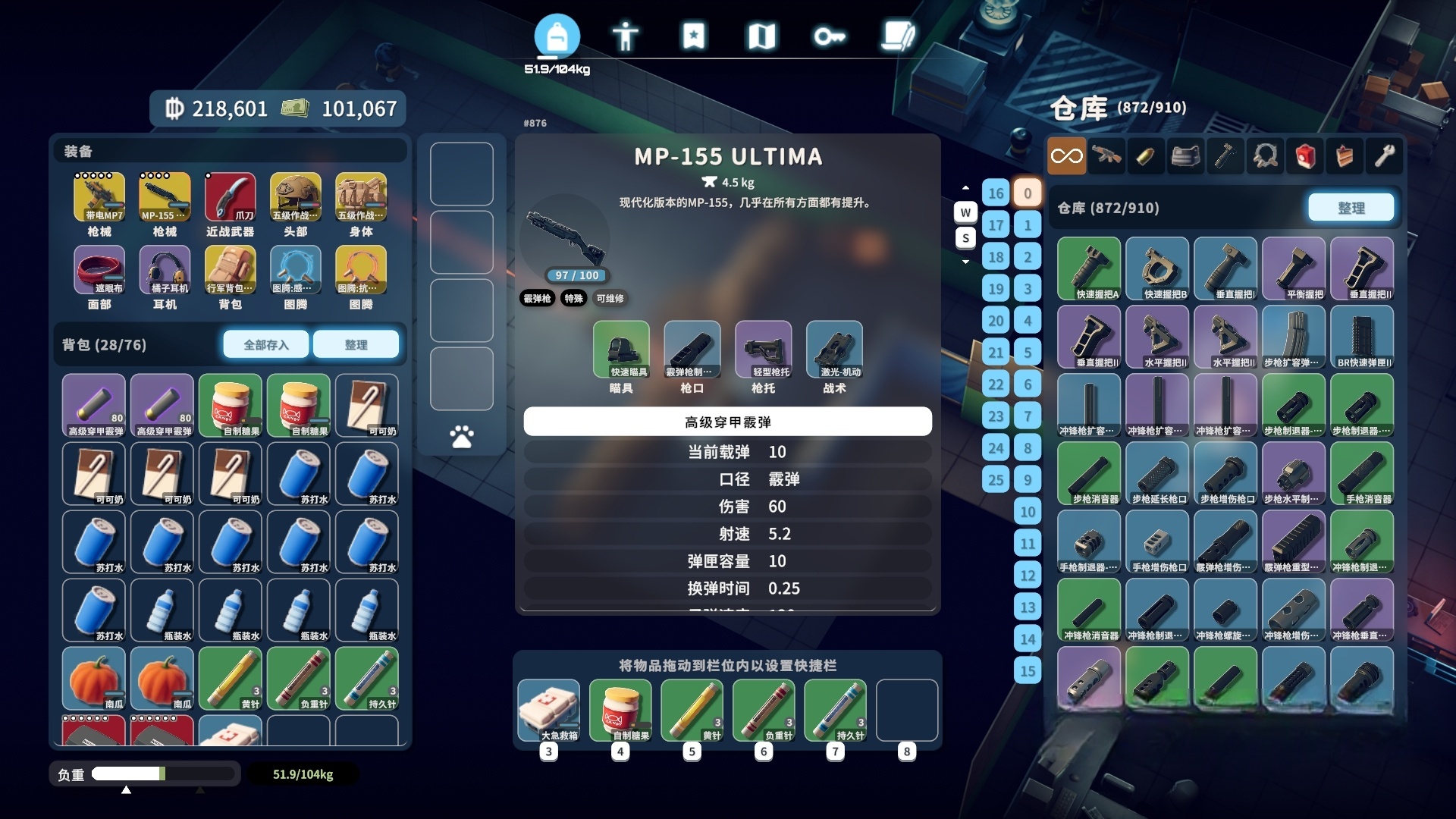Select the equipped 爪刀 melee weapon

[x=230, y=197]
